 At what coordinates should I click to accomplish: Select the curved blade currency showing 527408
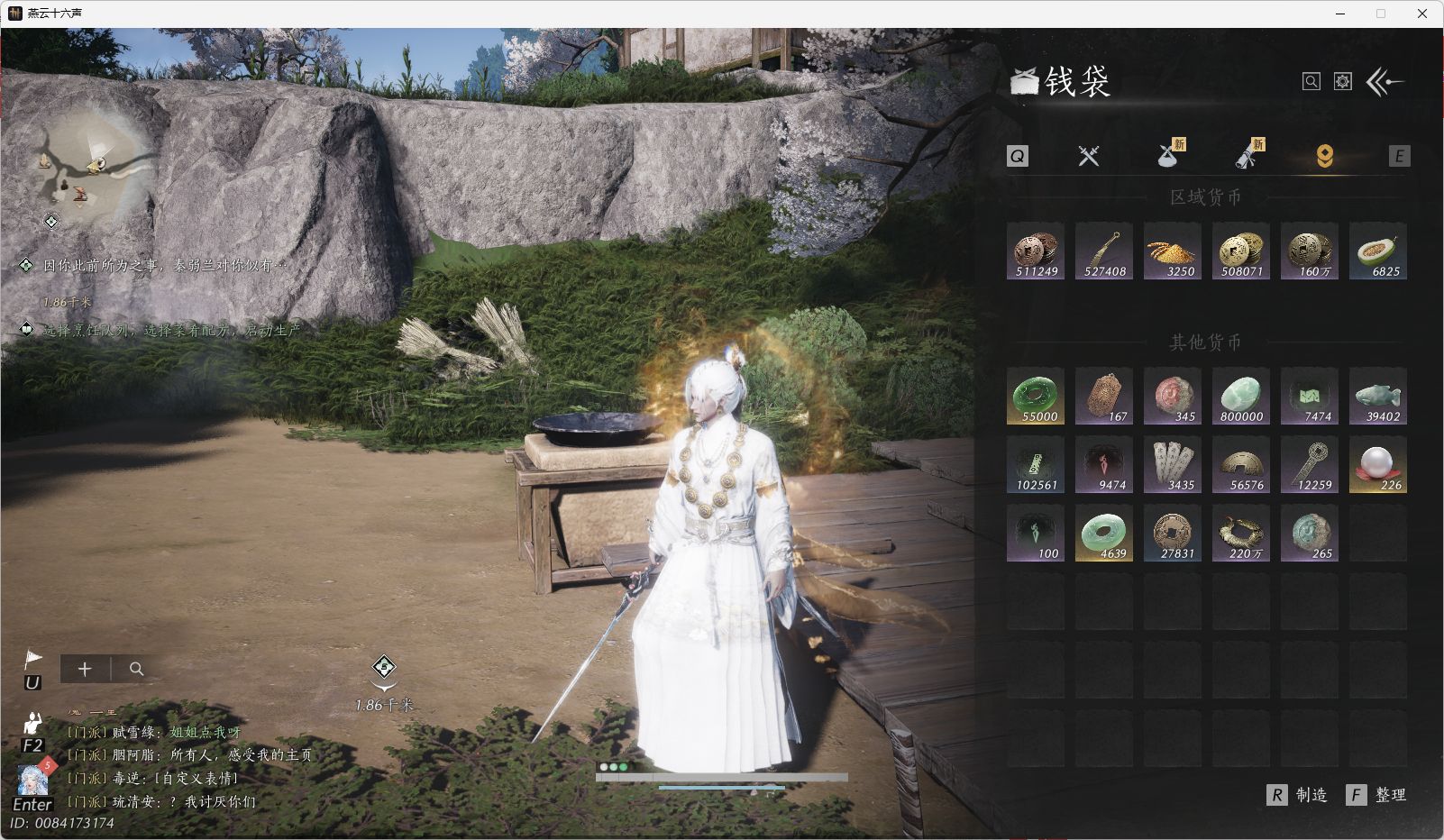[x=1104, y=251]
